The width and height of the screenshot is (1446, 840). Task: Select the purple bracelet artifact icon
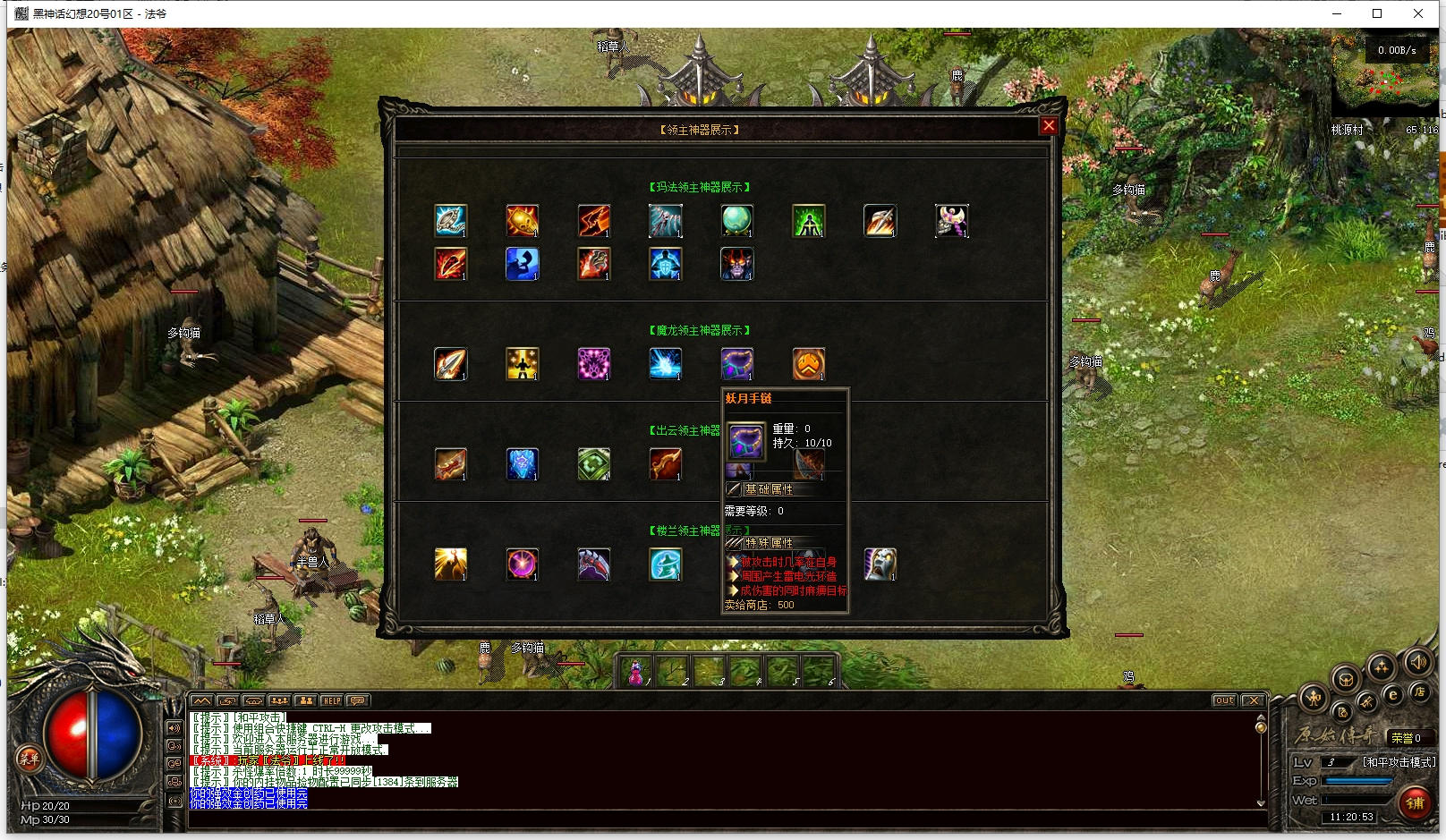(736, 363)
